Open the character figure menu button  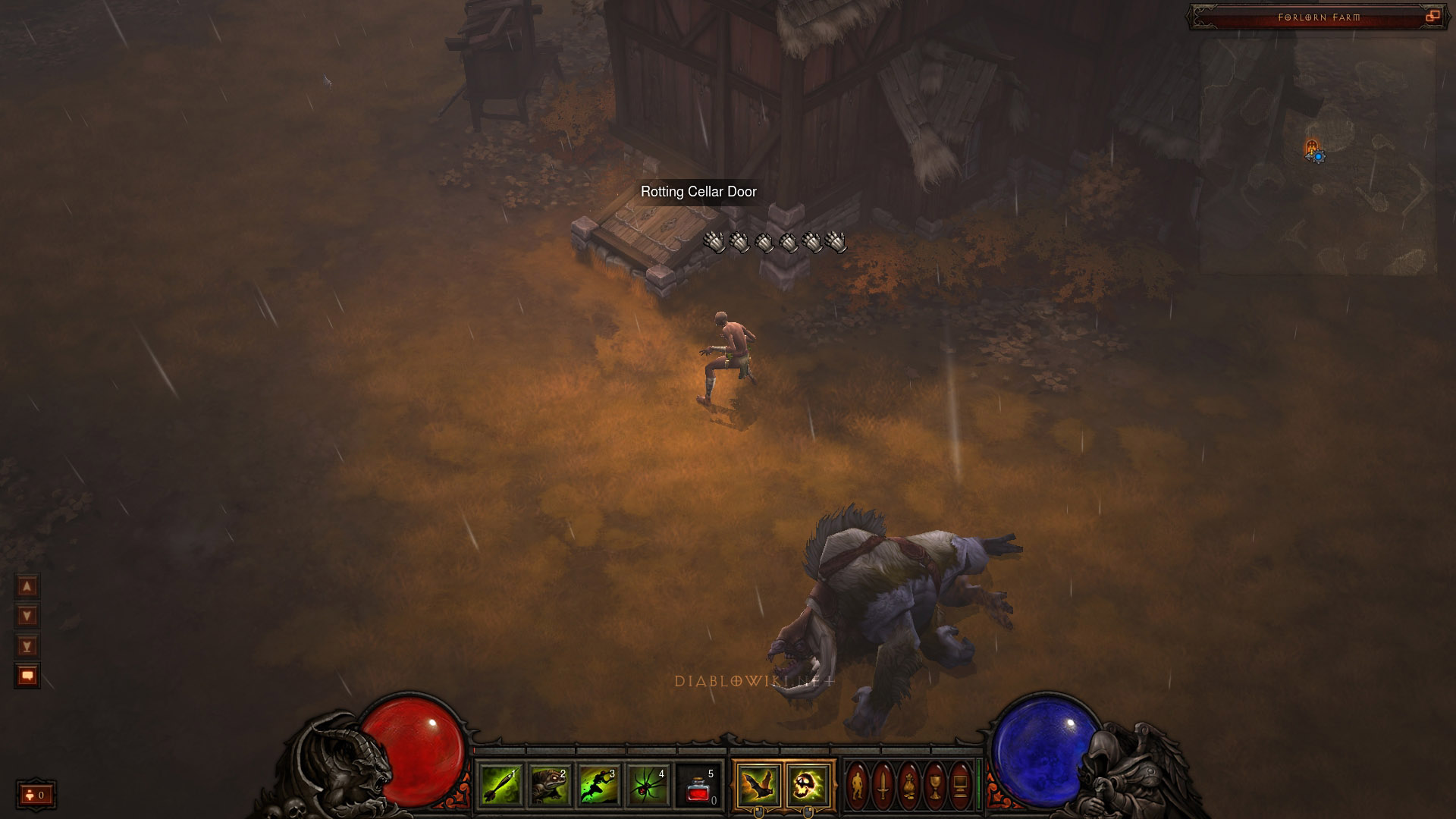tap(858, 786)
